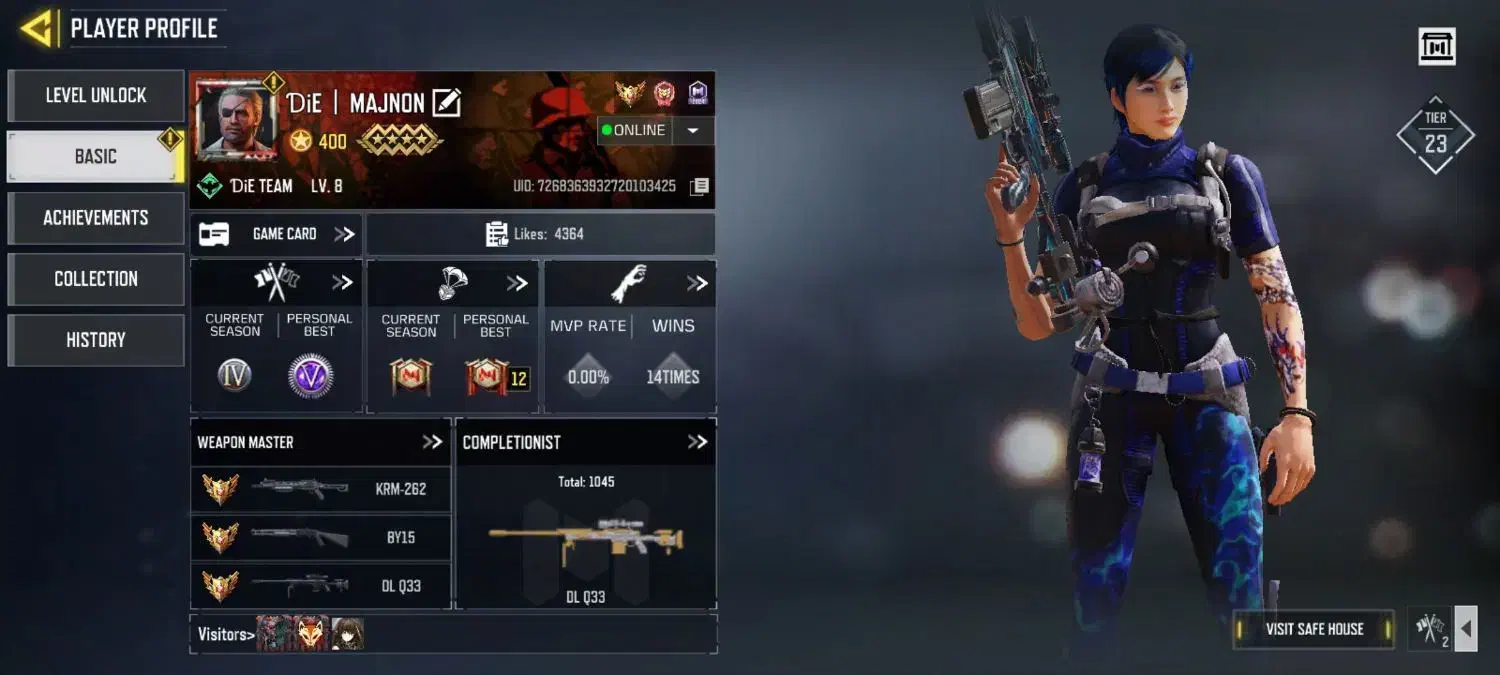Select the Basic profile tab

pyautogui.click(x=96, y=157)
